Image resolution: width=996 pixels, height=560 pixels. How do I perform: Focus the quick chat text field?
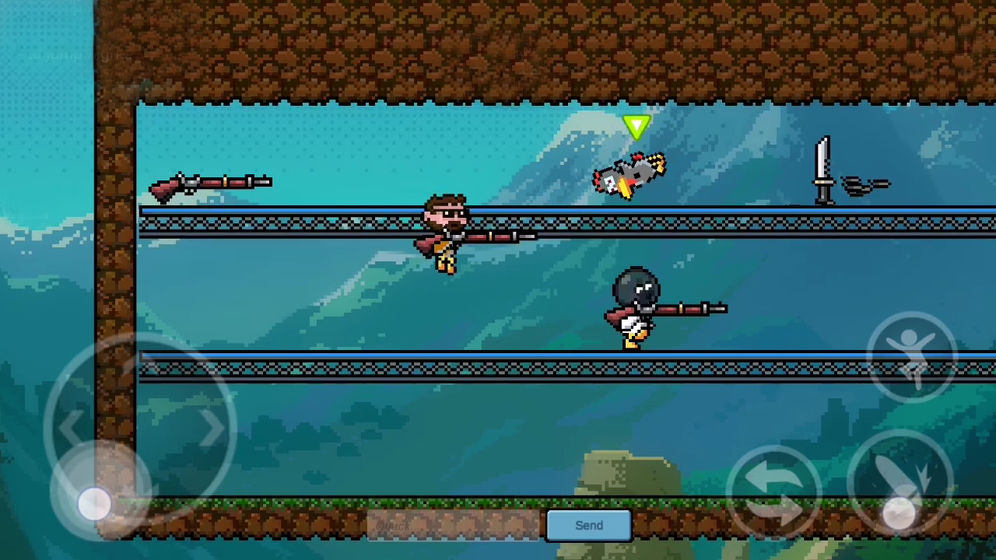click(455, 525)
